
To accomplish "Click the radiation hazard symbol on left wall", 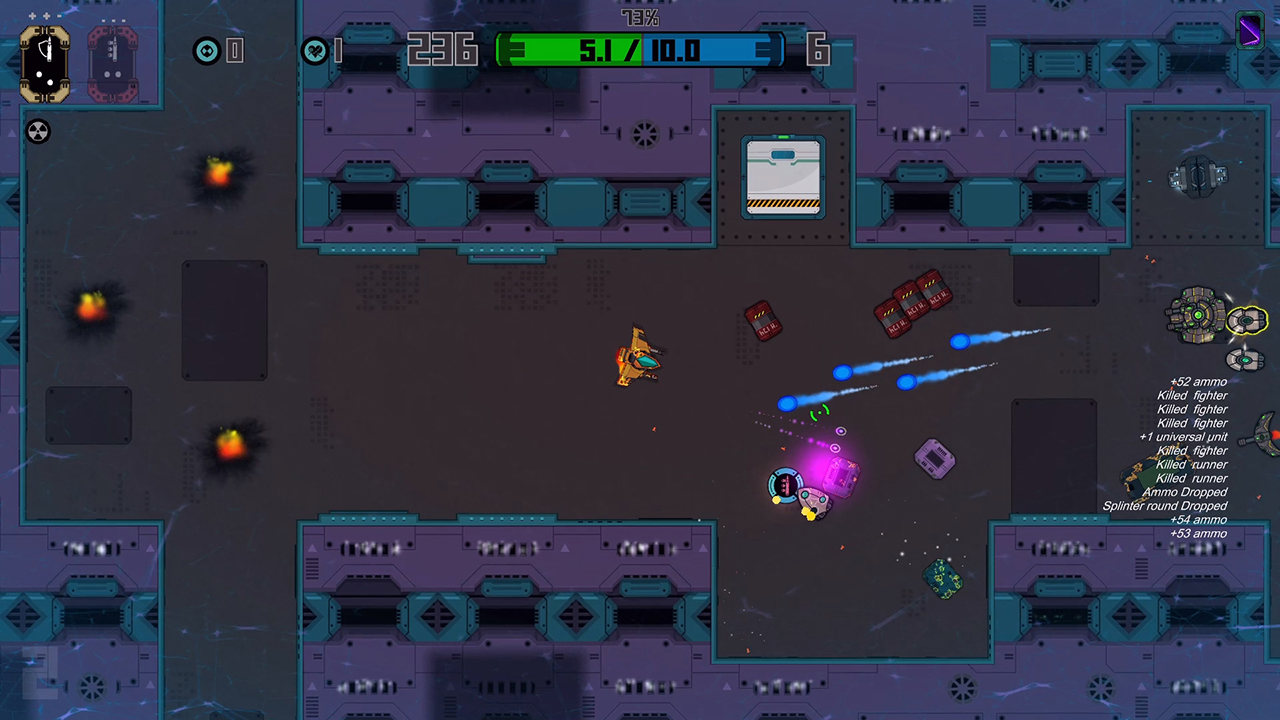I will (x=37, y=132).
